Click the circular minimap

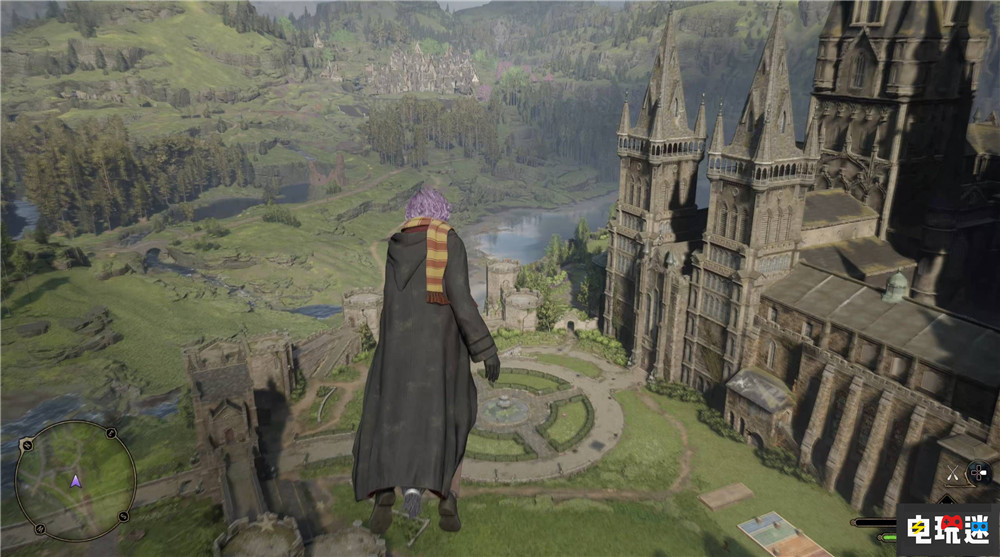pos(75,481)
